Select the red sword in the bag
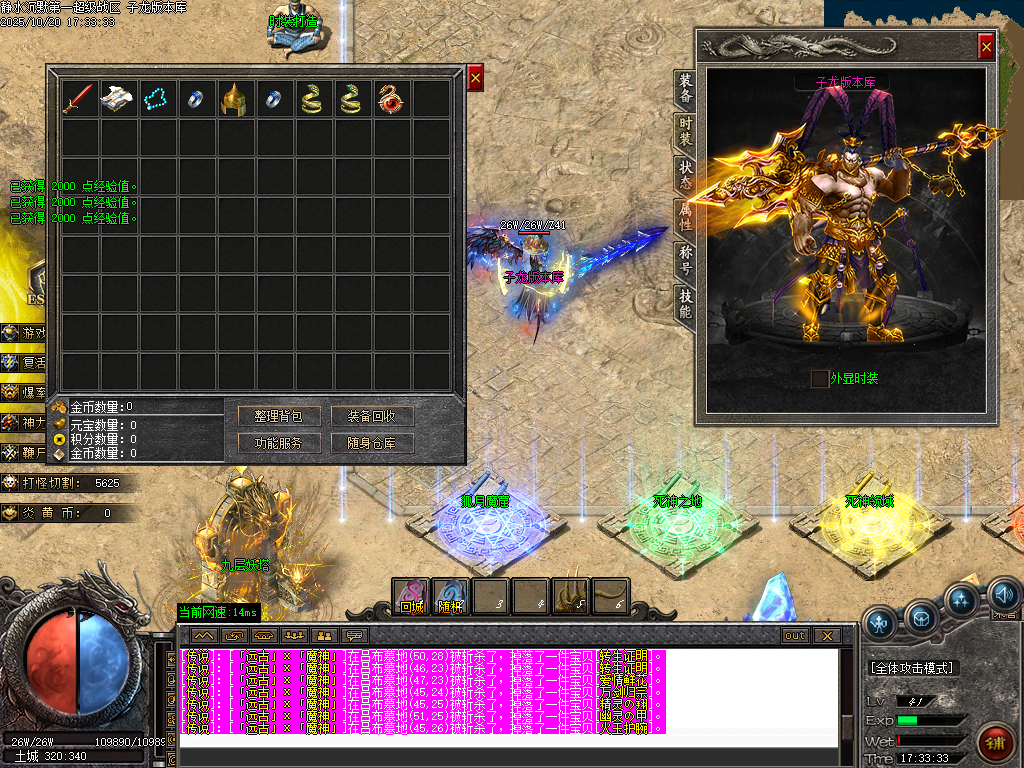The height and width of the screenshot is (768, 1024). click(79, 98)
